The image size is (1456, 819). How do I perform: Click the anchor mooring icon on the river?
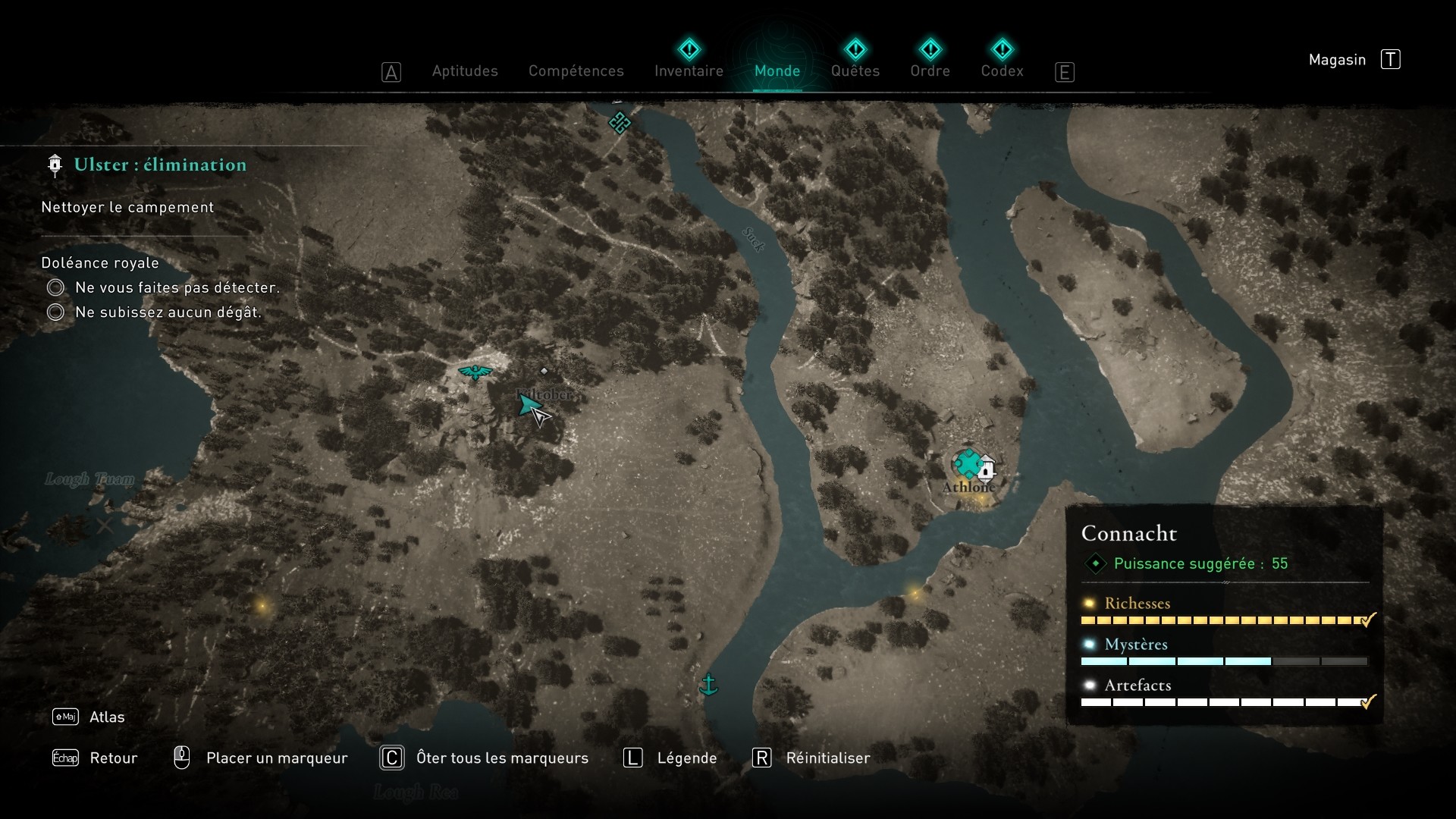(710, 685)
